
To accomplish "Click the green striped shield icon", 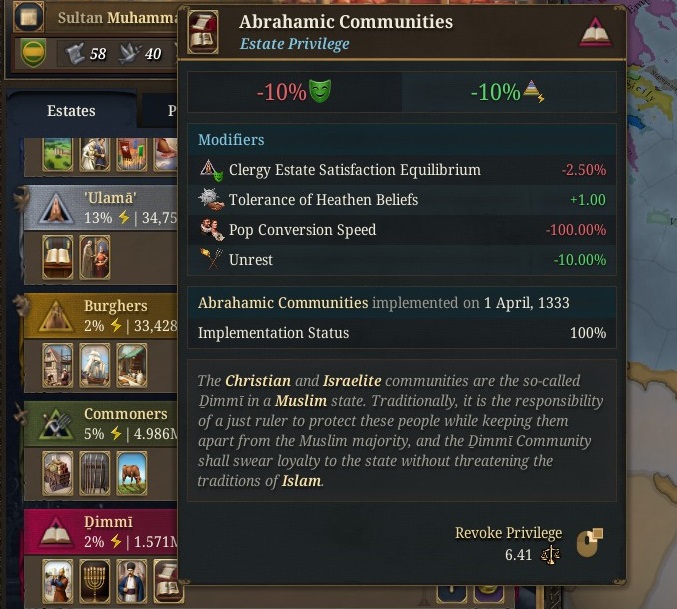I will pos(33,53).
